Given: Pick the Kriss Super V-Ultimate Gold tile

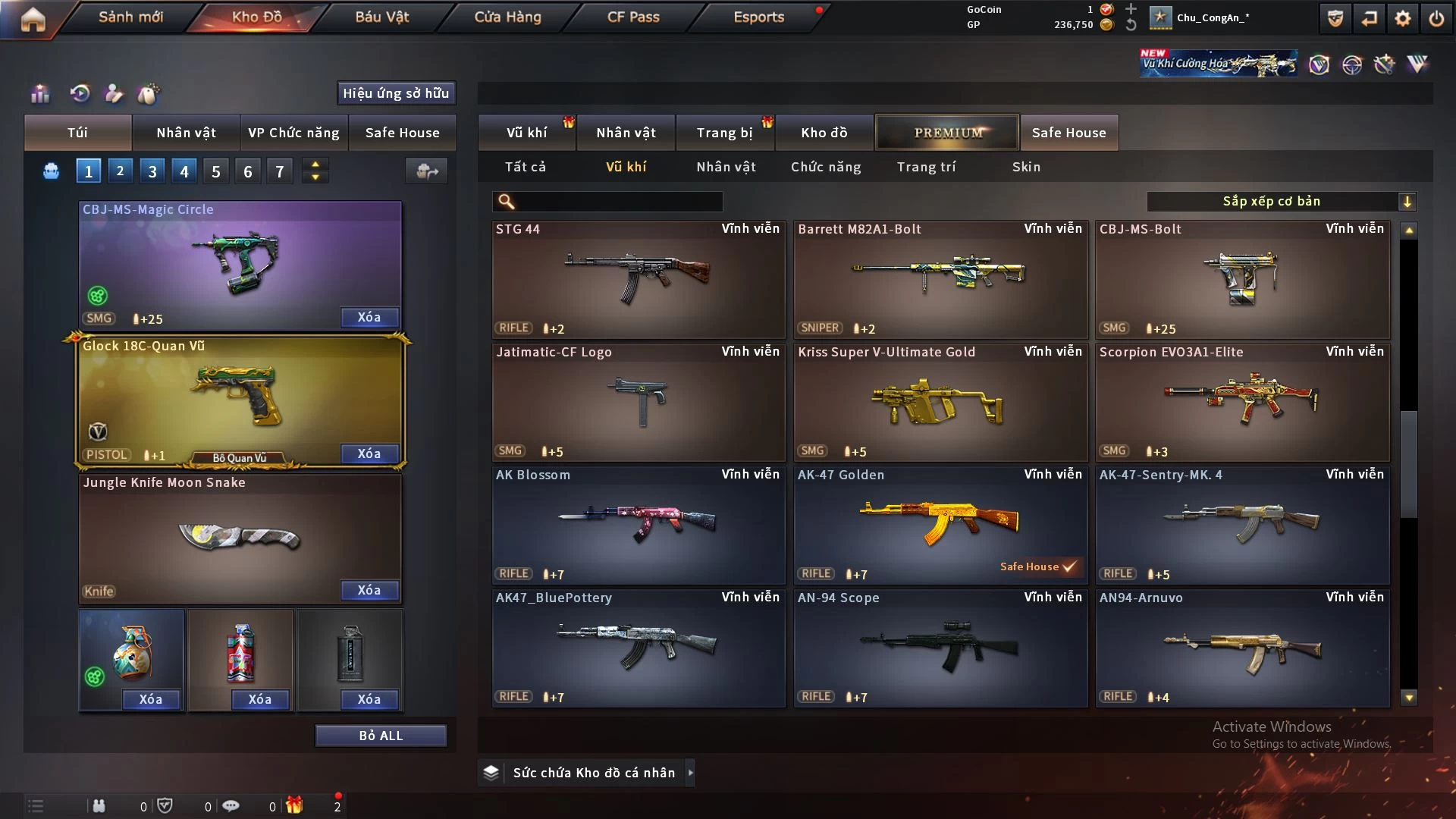Looking at the screenshot, I should point(940,402).
